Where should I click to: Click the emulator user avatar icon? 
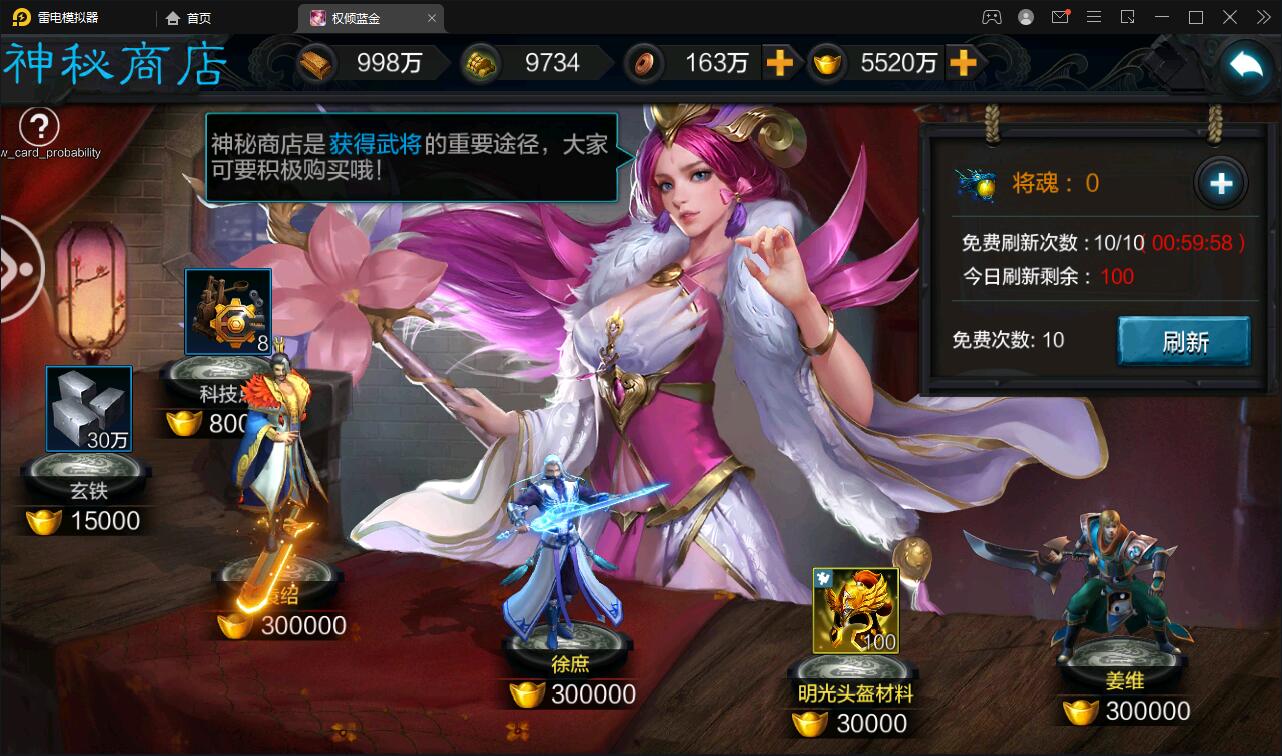pyautogui.click(x=1024, y=17)
